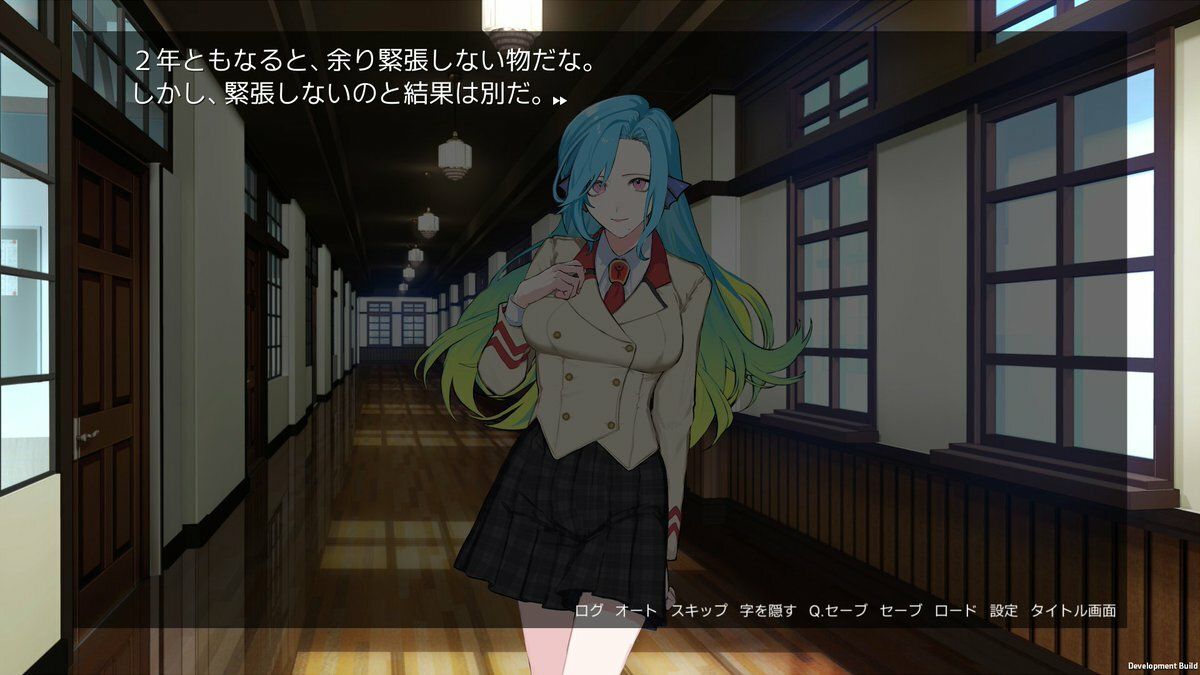Toggle オート auto-advance mode

tap(636, 610)
